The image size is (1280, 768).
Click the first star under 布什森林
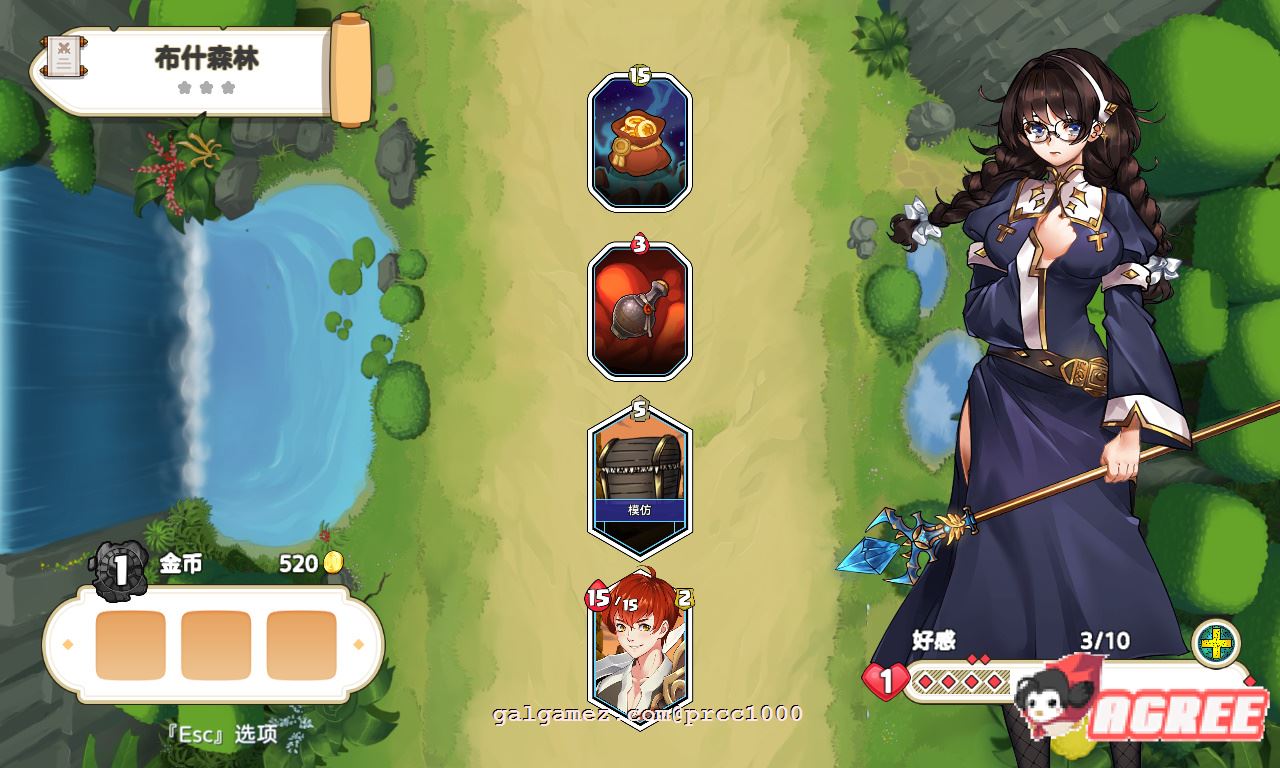pos(183,87)
